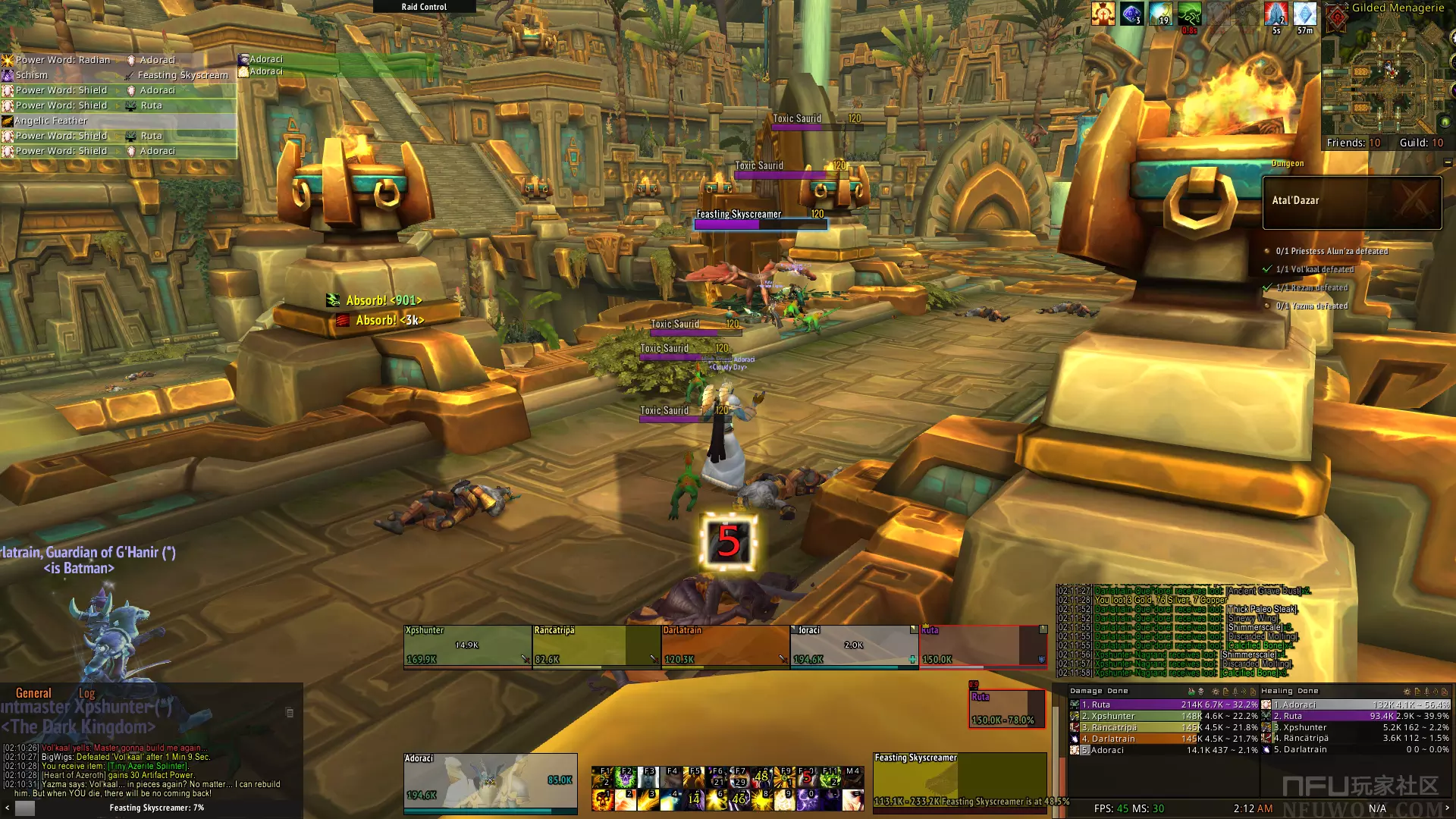This screenshot has height=819, width=1456.
Task: Open the Guild roster counter
Action: [x=1421, y=143]
